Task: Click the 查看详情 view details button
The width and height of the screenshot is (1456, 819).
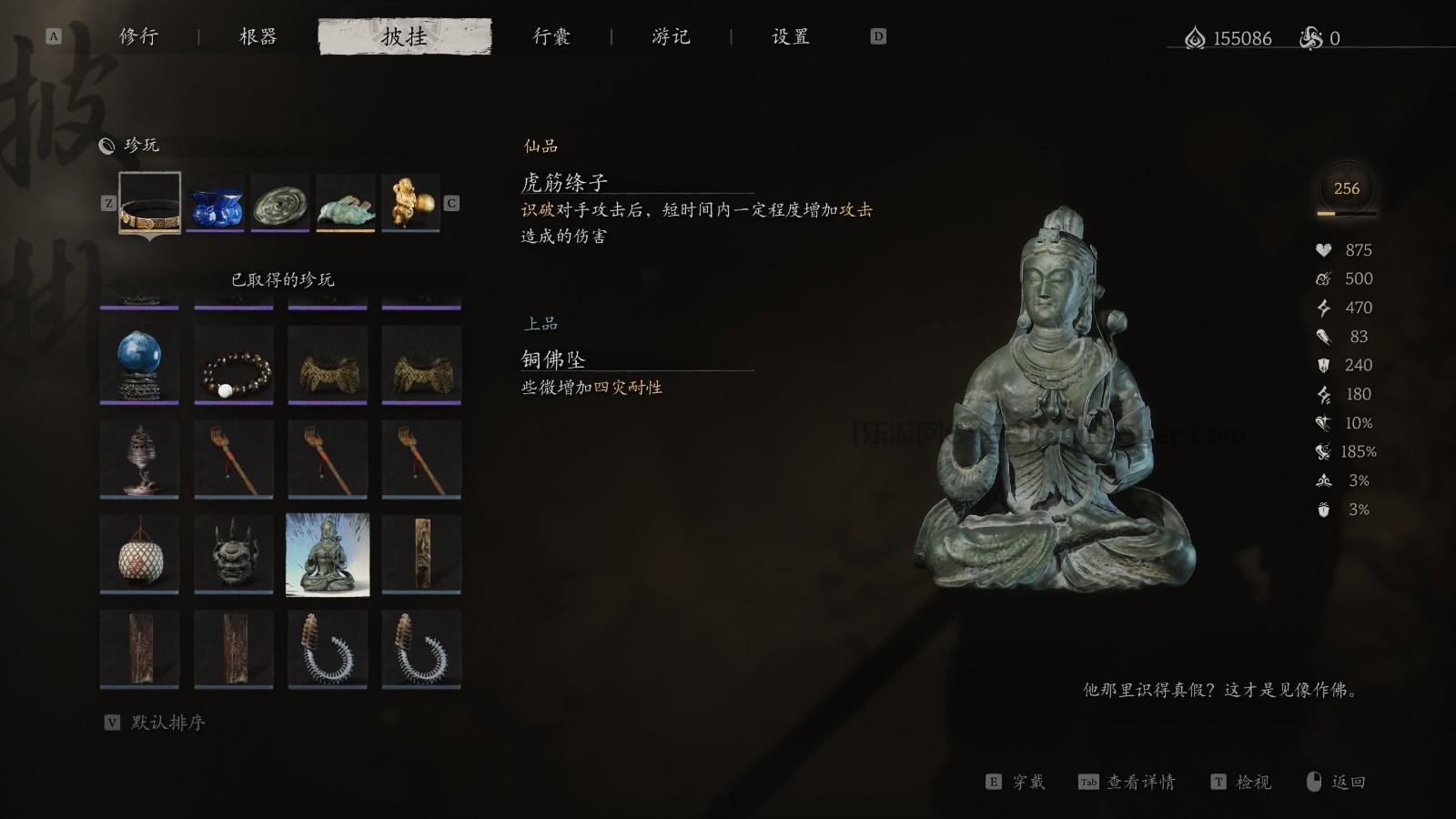Action: (1142, 782)
